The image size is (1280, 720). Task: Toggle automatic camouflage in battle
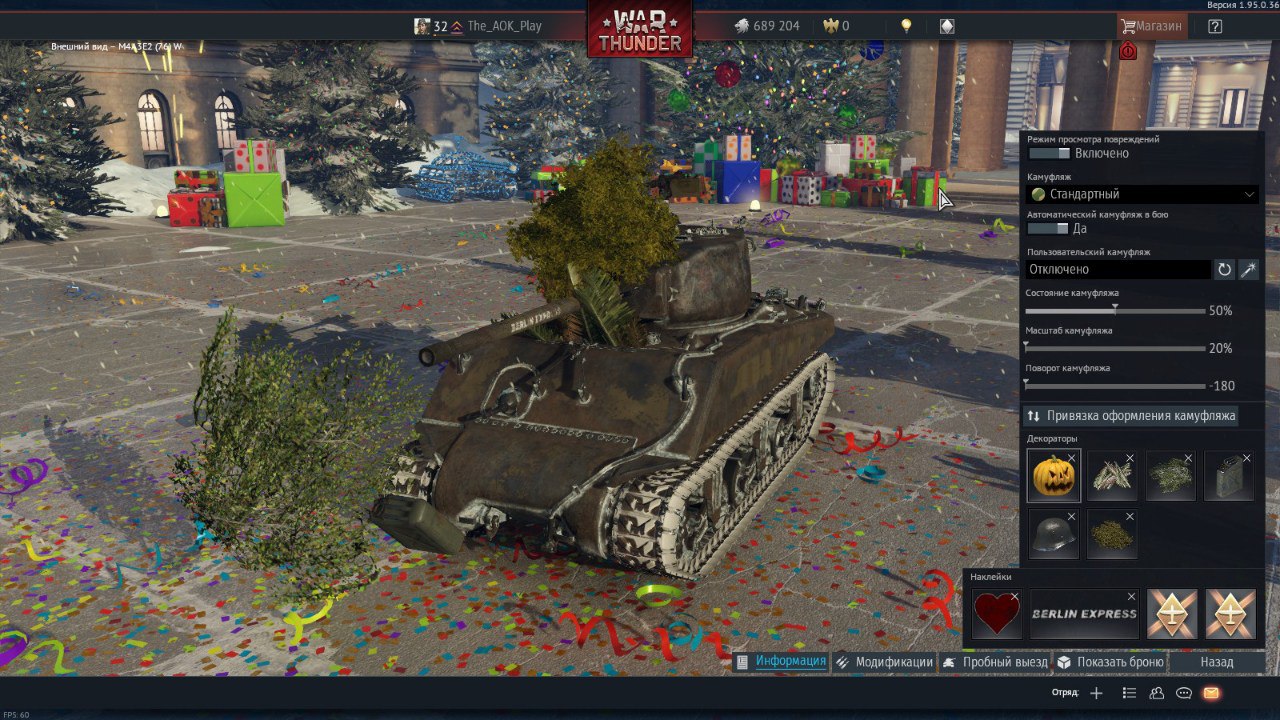click(1048, 228)
